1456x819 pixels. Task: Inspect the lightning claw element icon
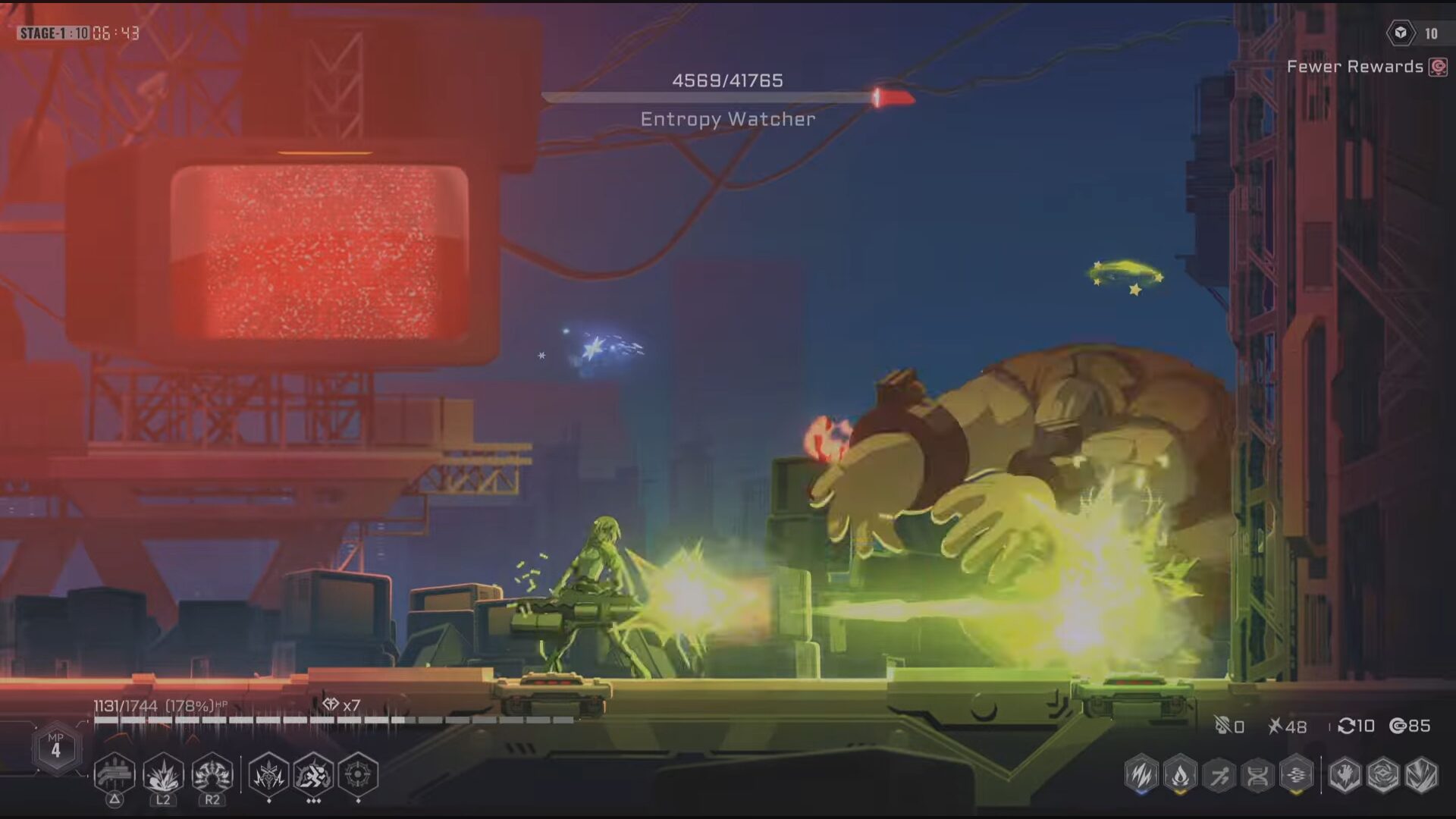click(1141, 775)
